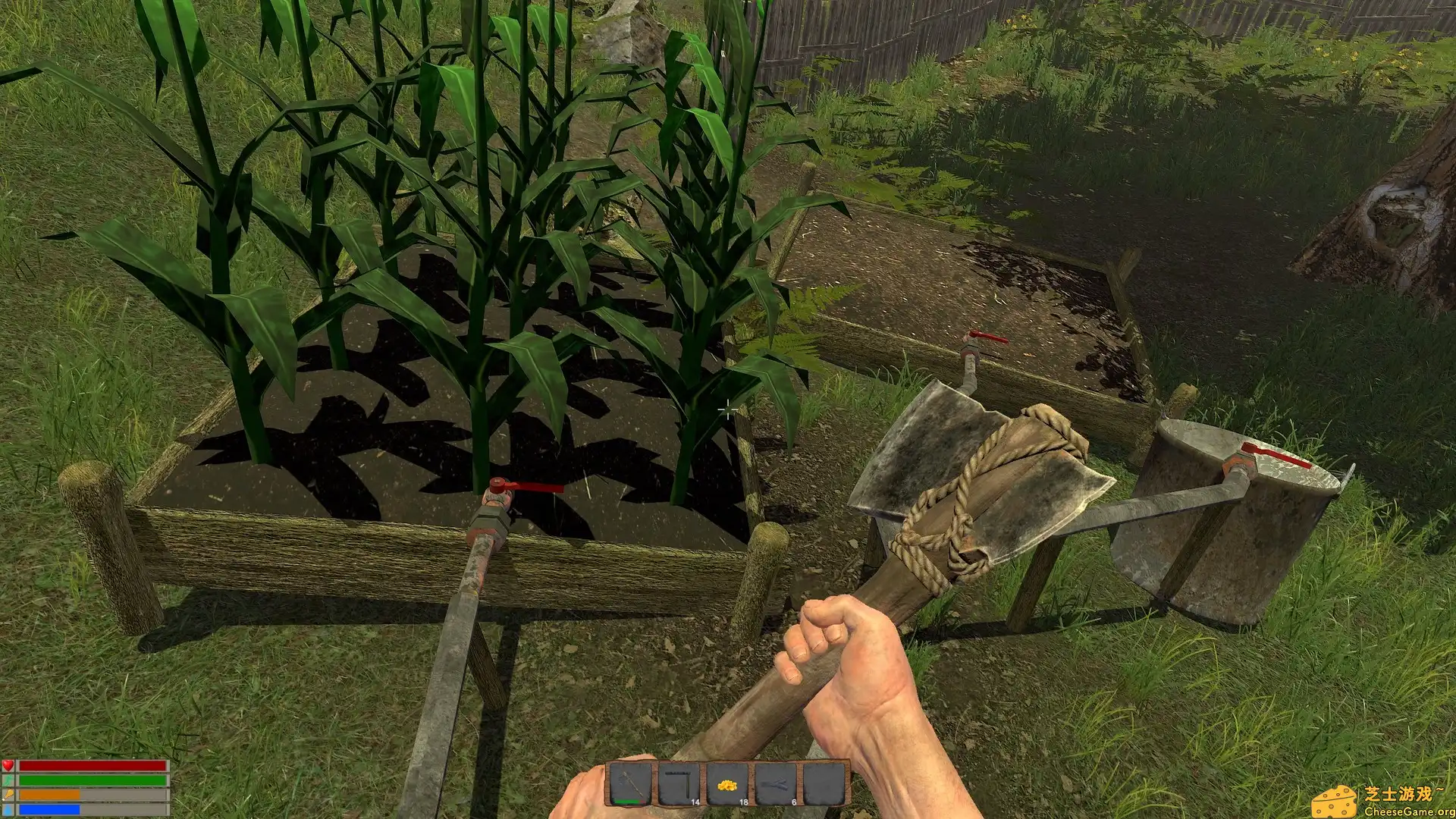Click the drumstick hunger icon
Image resolution: width=1456 pixels, height=819 pixels.
(x=8, y=795)
